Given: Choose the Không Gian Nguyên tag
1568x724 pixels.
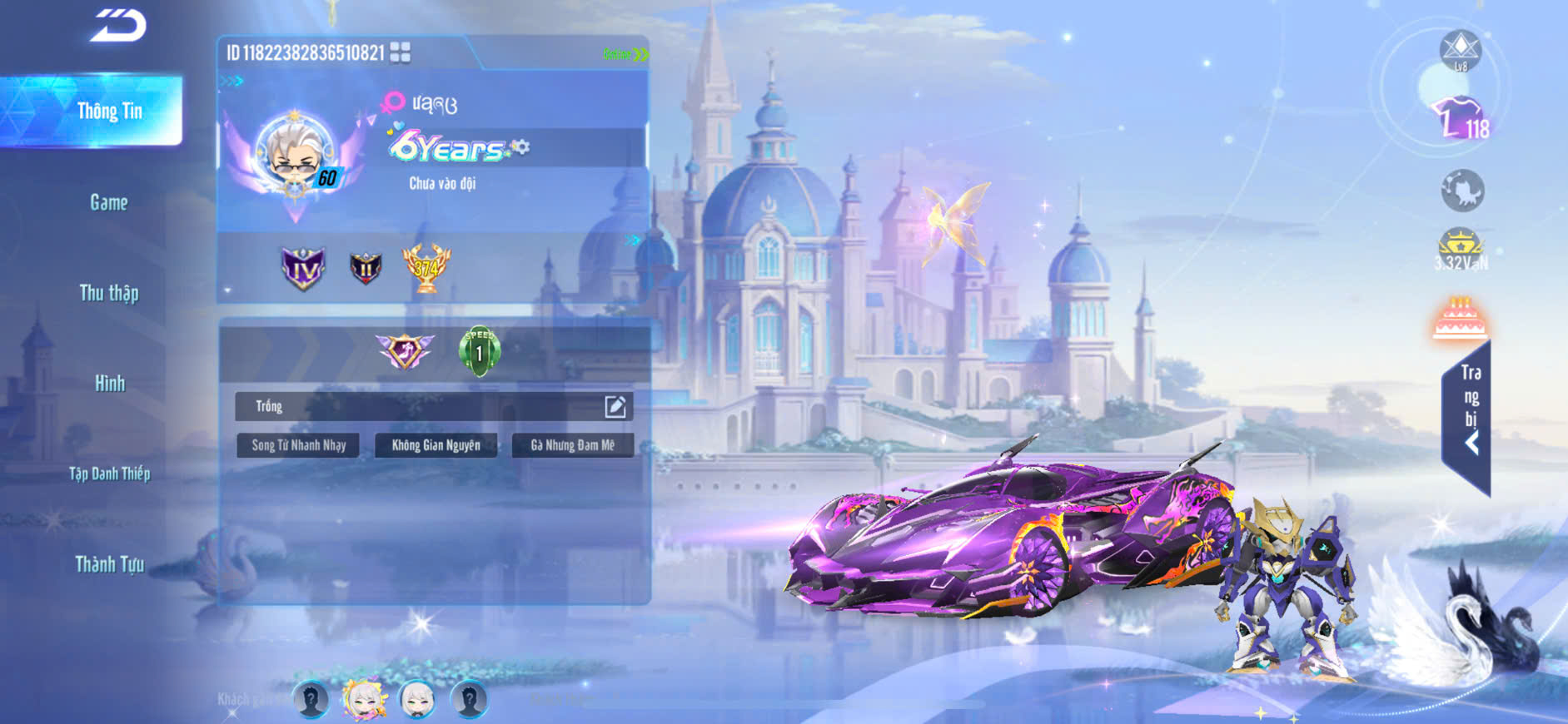Looking at the screenshot, I should (436, 445).
